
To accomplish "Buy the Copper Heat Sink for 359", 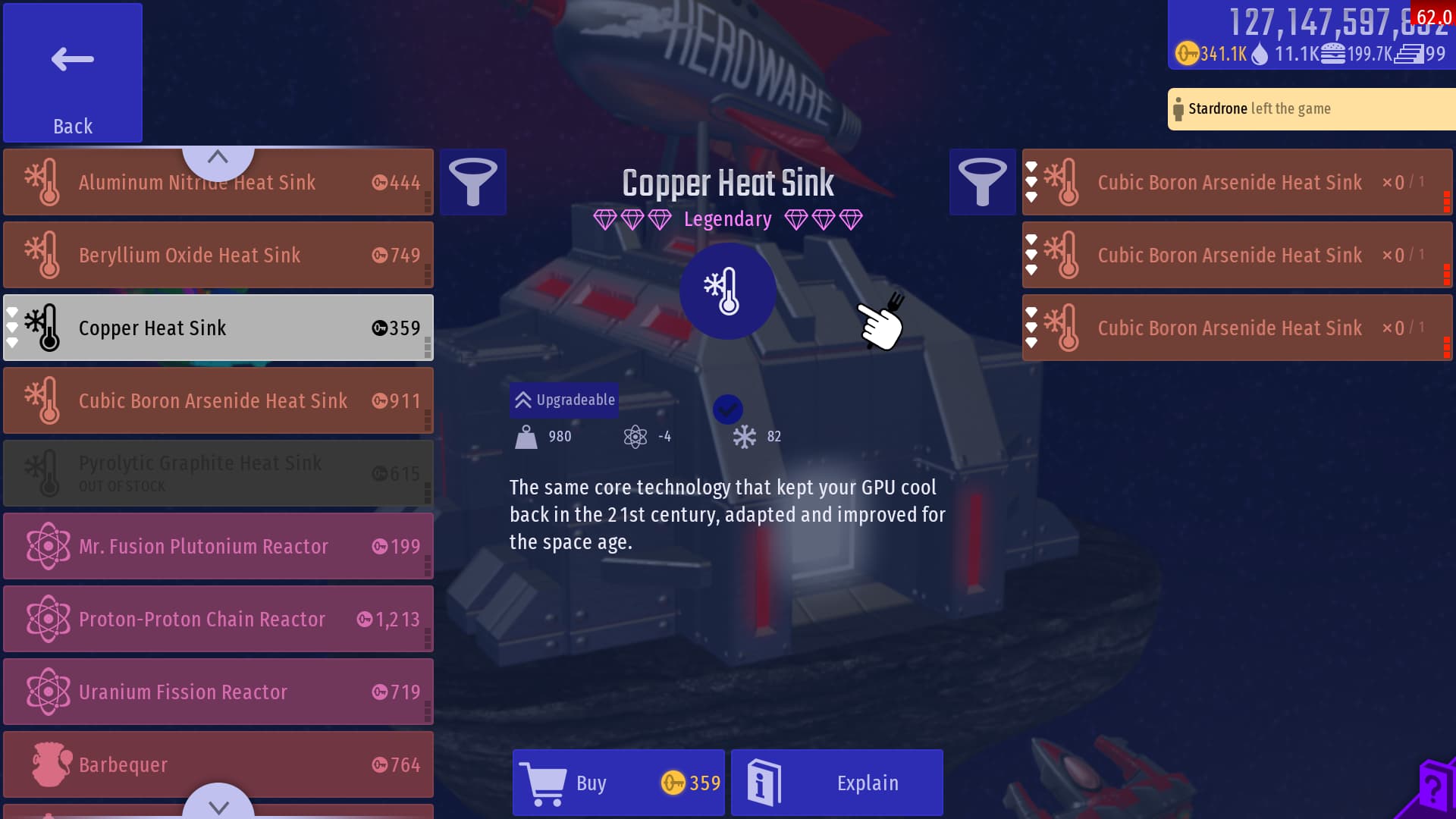I will tap(619, 783).
